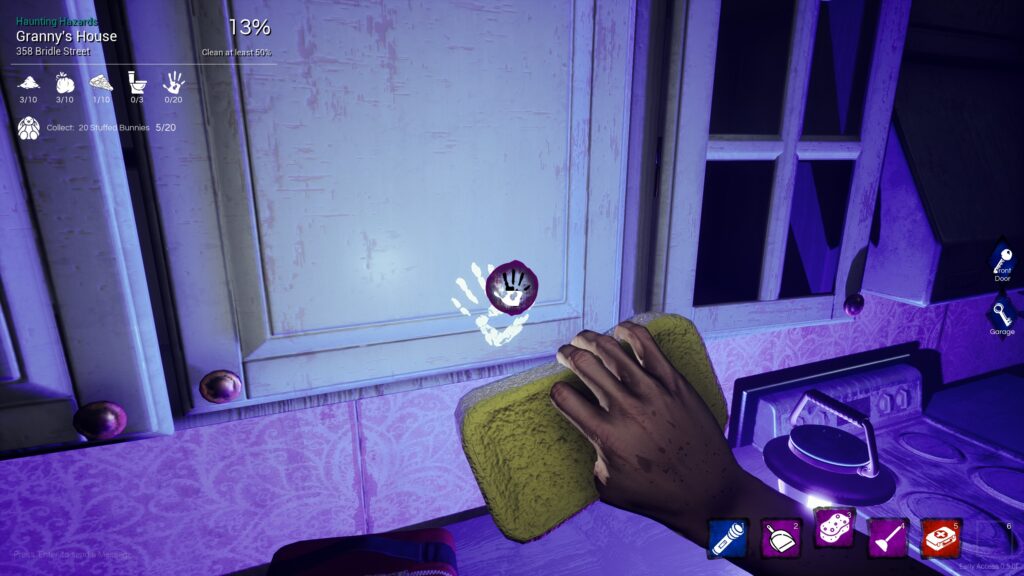This screenshot has width=1024, height=576.
Task: Click the dust pile objective icon
Action: click(30, 82)
